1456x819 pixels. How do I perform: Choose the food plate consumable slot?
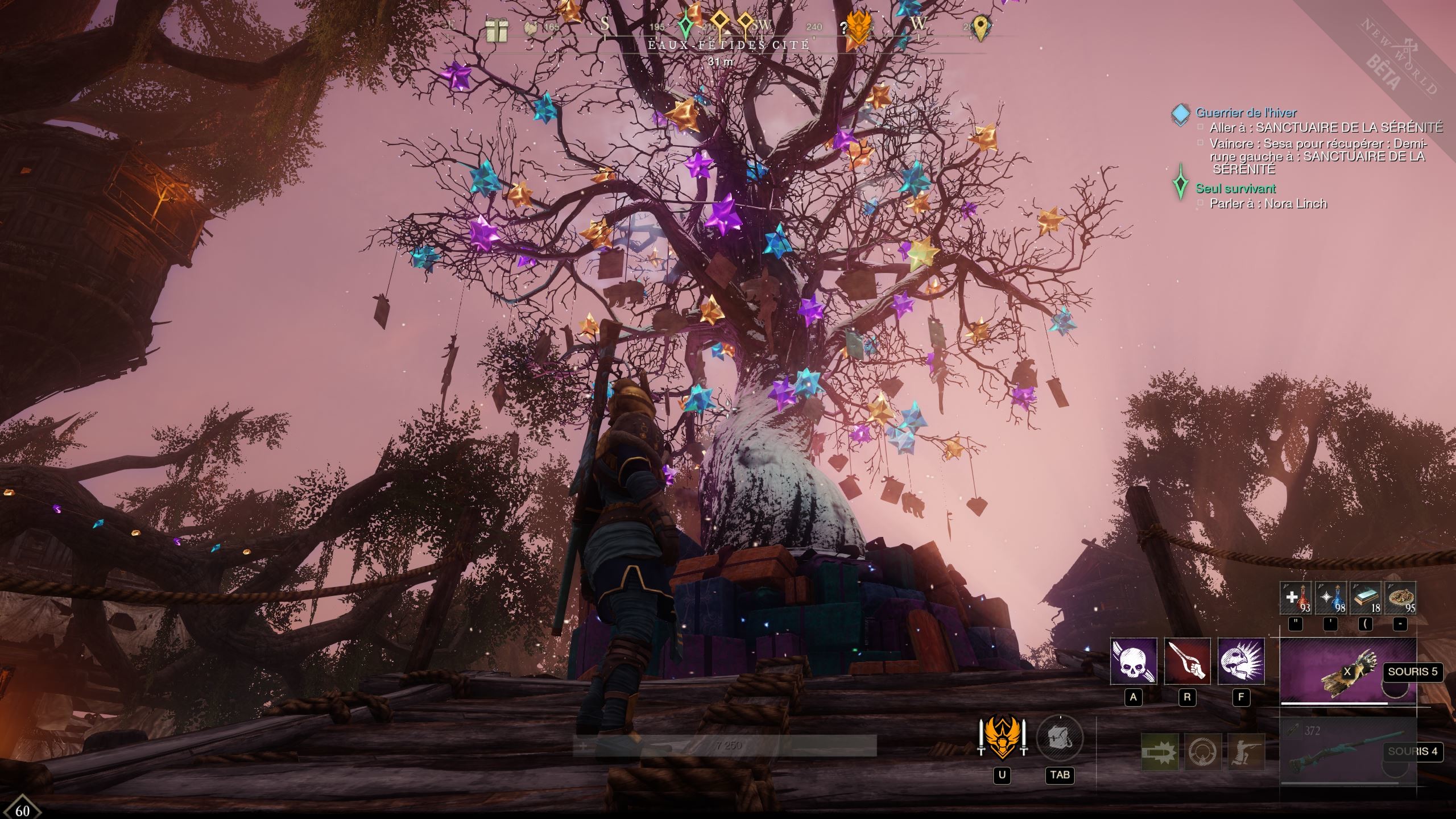(x=1400, y=598)
